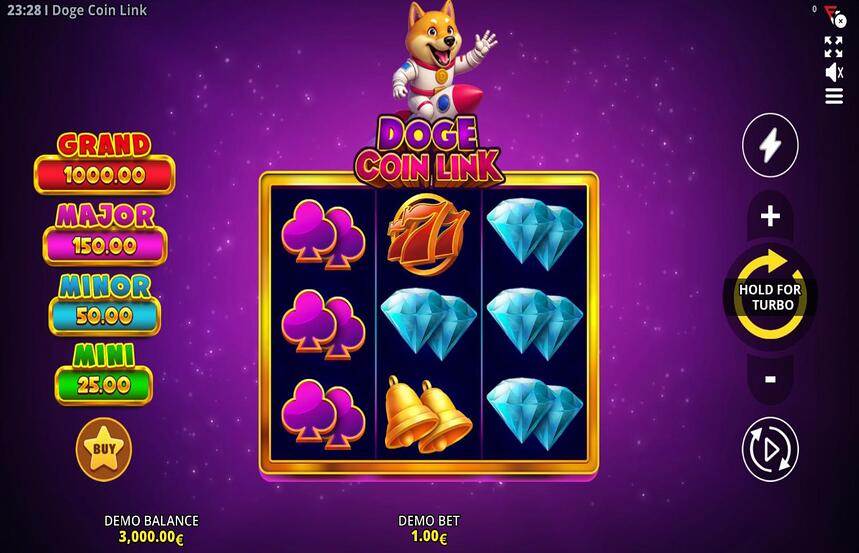This screenshot has width=859, height=553.
Task: Increase the bet with the plus button
Action: coord(770,216)
